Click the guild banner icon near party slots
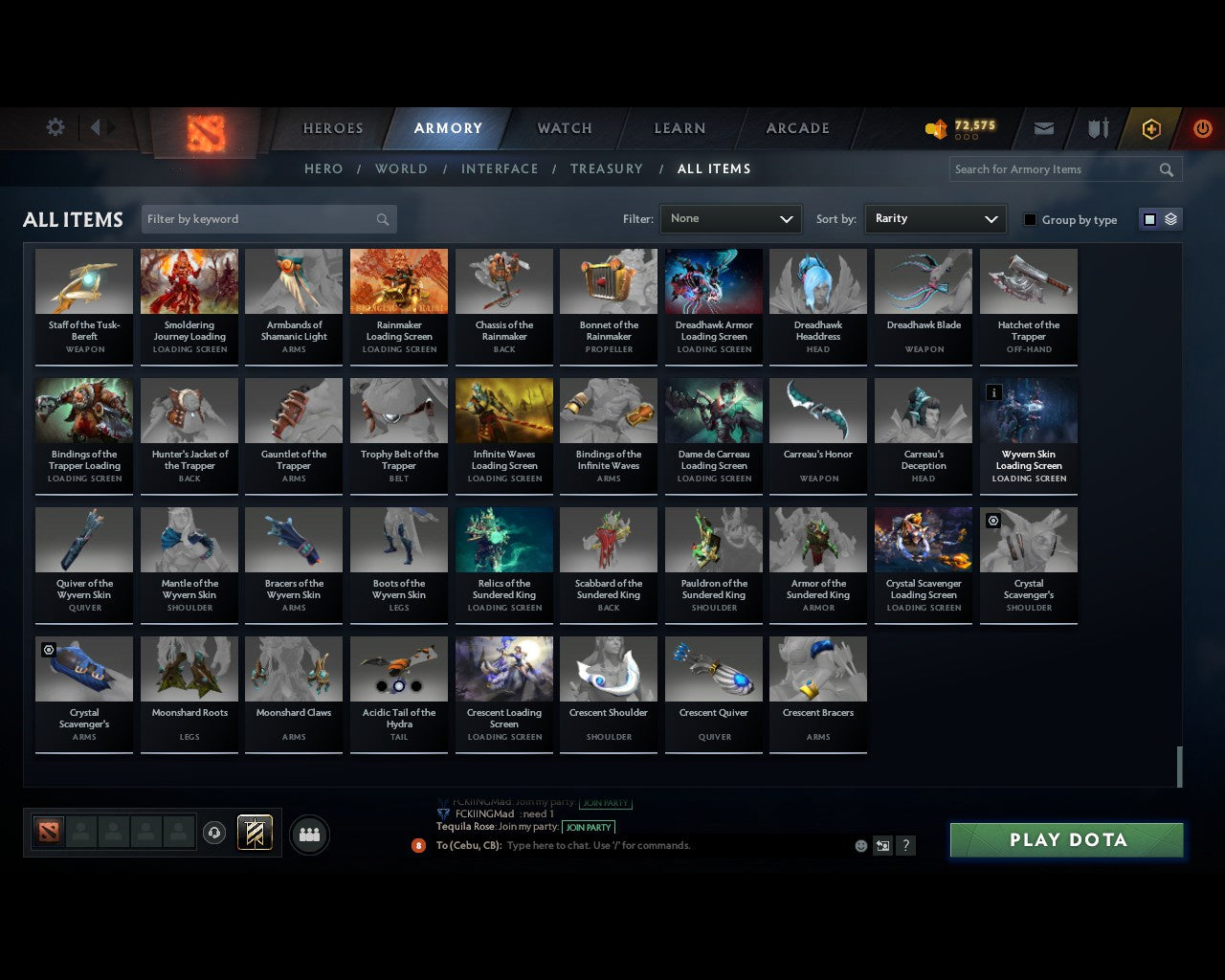Viewport: 1225px width, 980px height. (x=255, y=833)
